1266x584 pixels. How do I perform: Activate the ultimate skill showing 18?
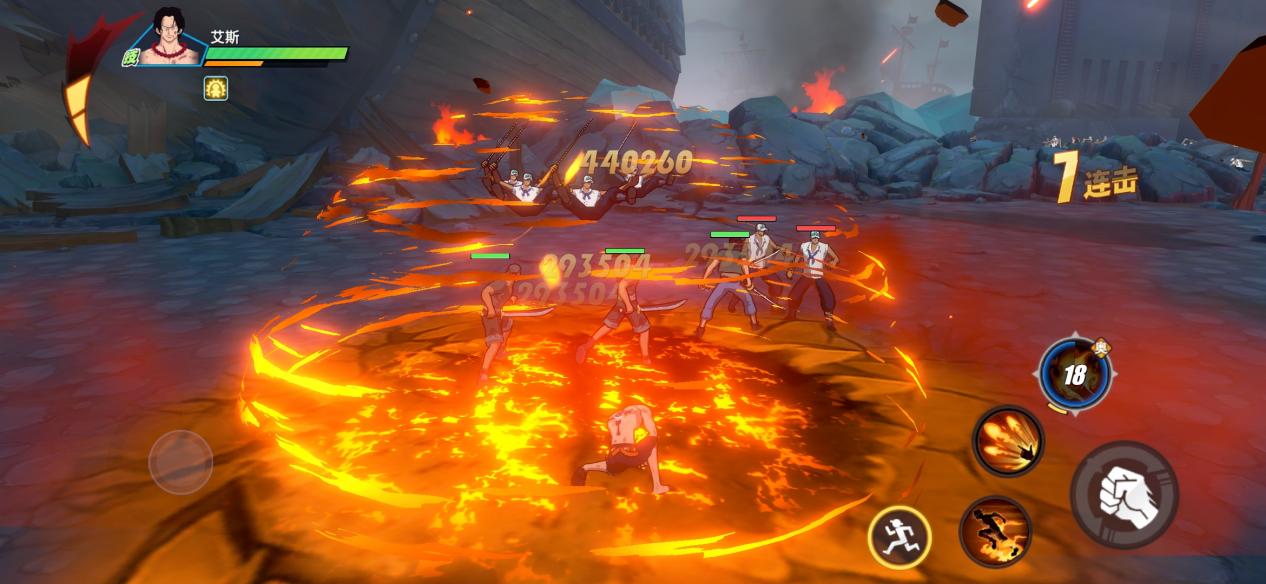[1075, 374]
